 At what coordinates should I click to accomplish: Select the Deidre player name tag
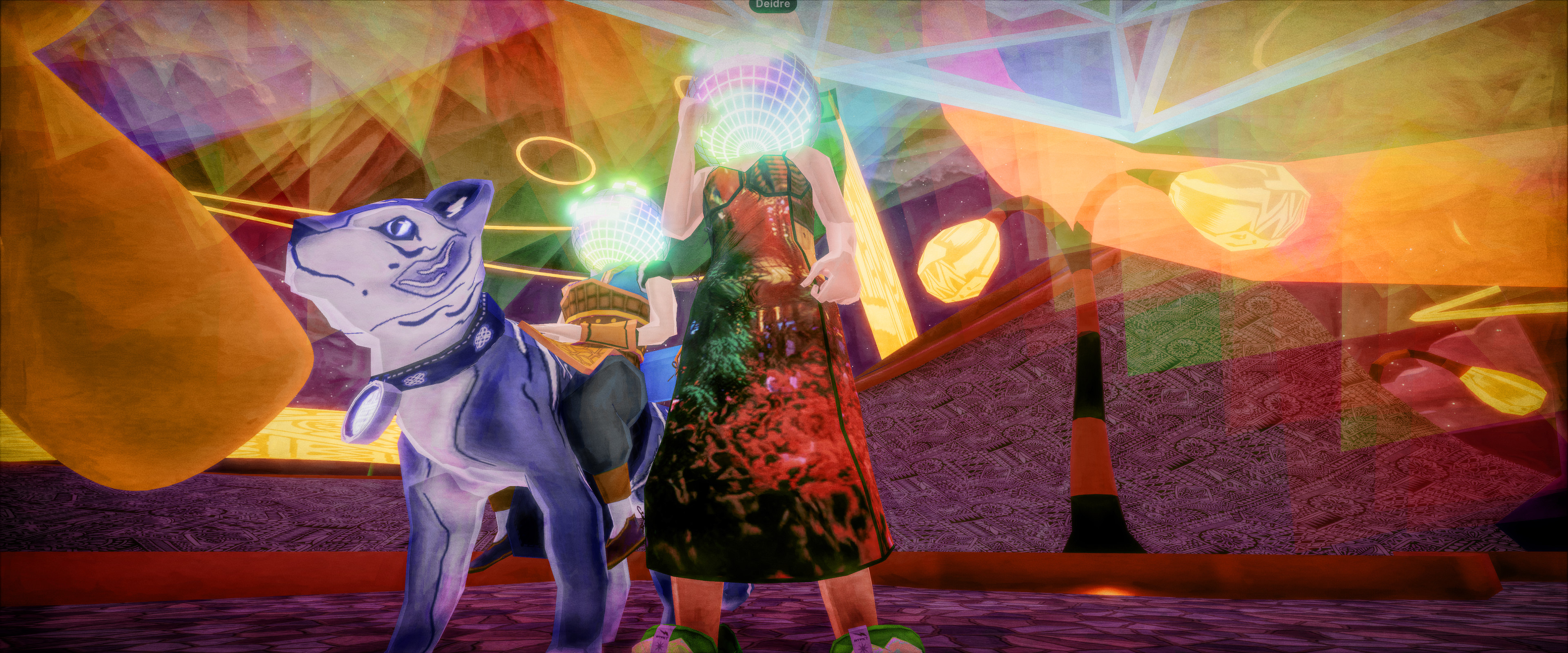click(x=773, y=4)
